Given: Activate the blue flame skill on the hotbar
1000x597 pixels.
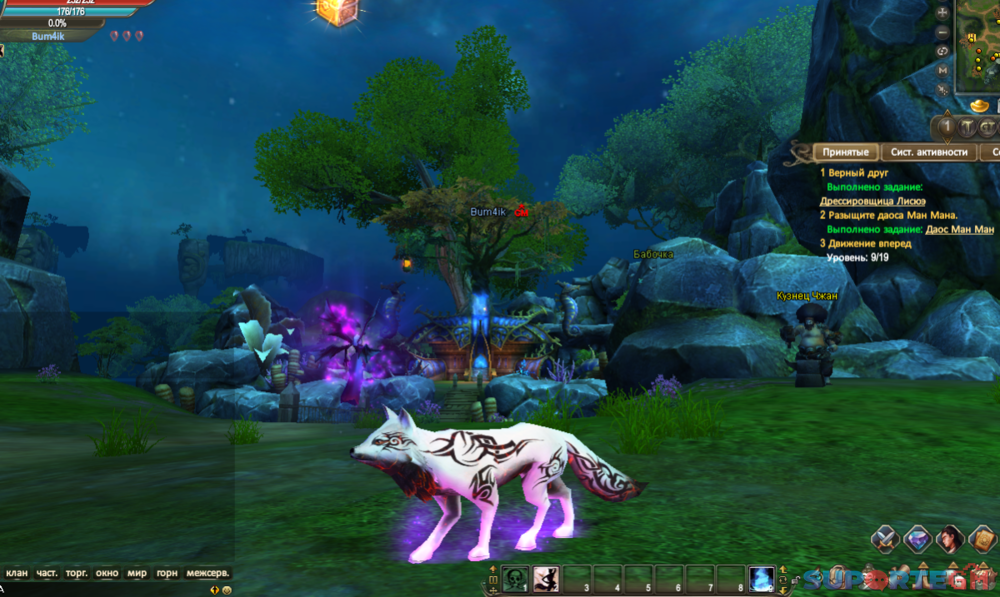Looking at the screenshot, I should (x=761, y=577).
